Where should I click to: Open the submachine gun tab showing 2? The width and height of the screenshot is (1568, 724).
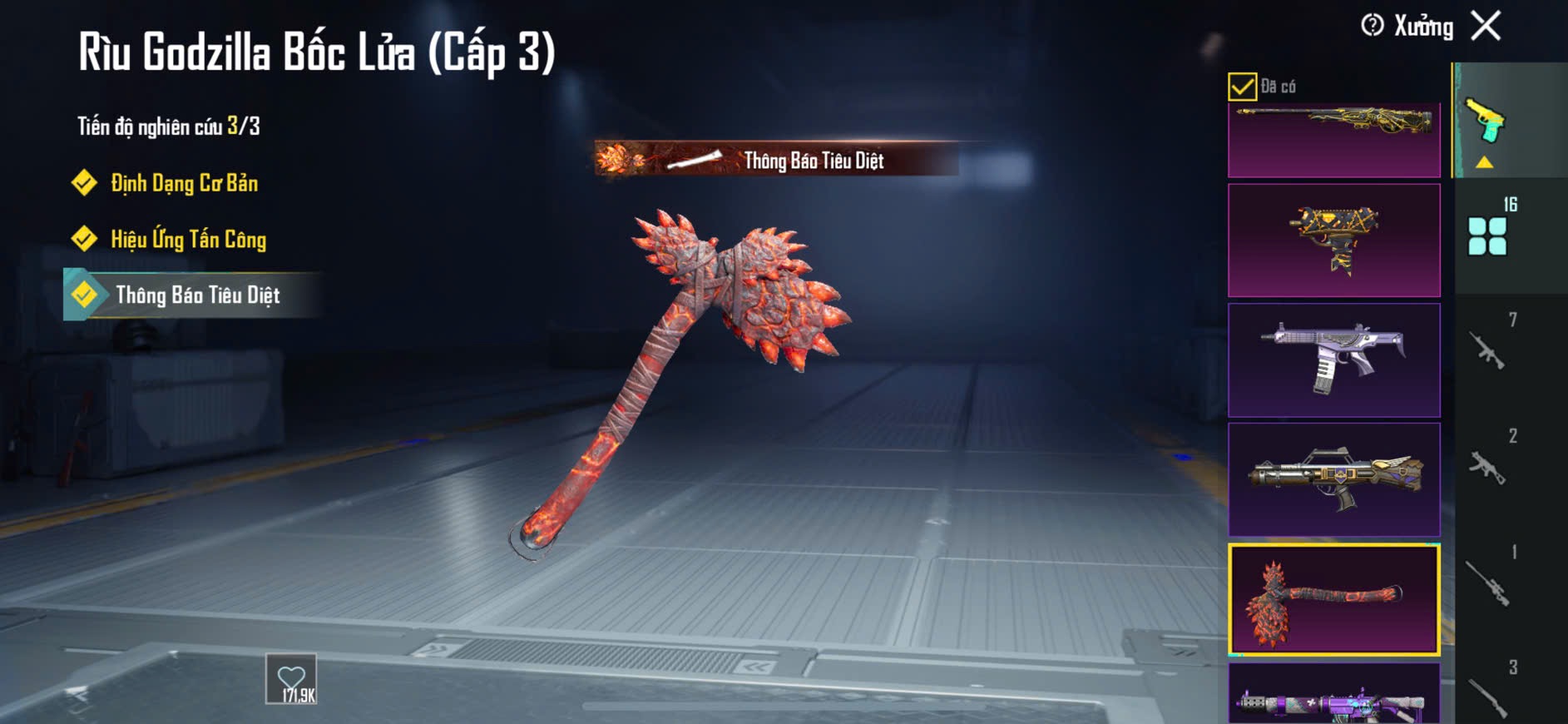point(1489,464)
